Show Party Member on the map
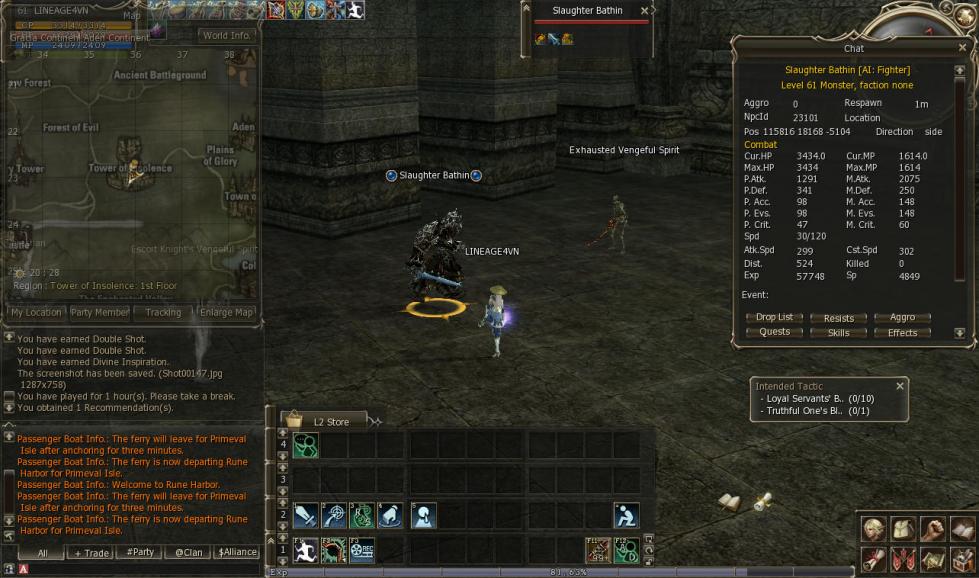Viewport: 979px width, 578px height. tap(99, 313)
